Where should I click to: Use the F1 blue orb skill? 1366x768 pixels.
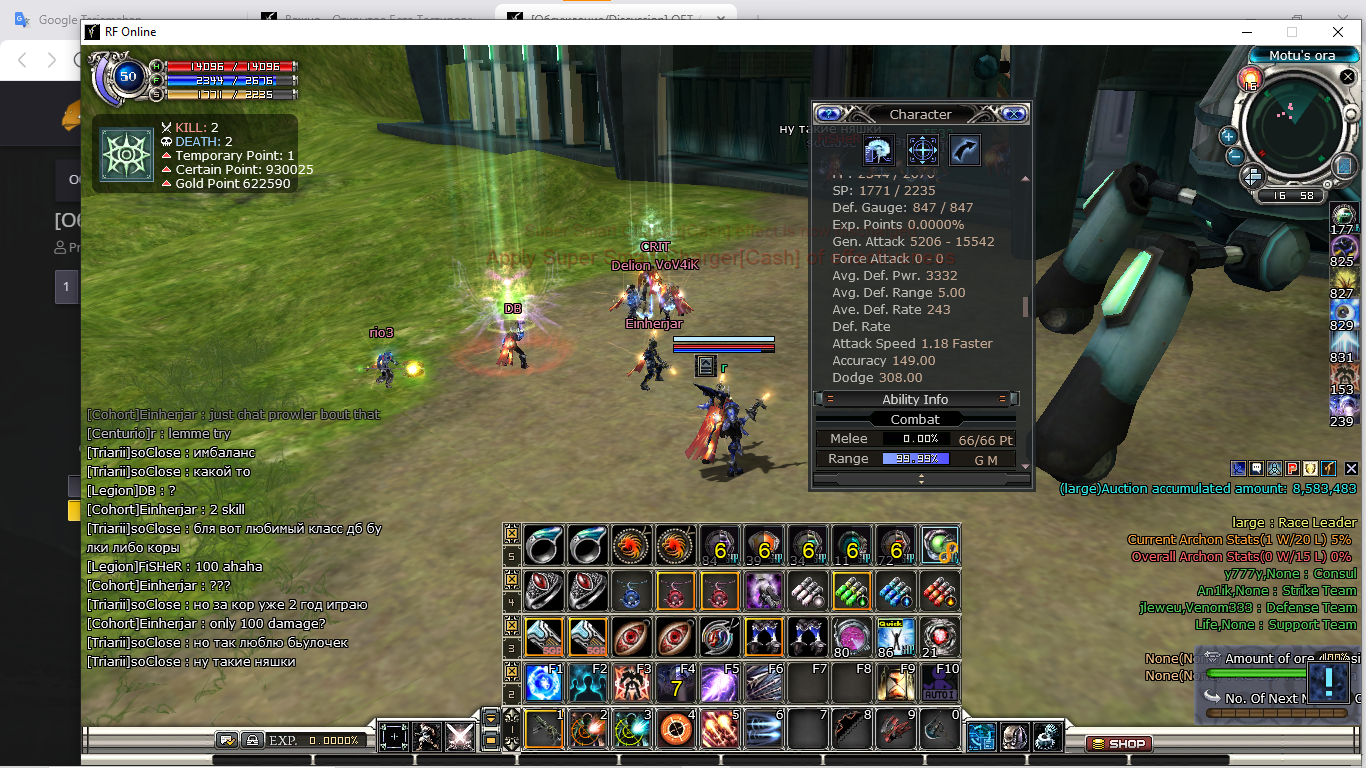544,683
